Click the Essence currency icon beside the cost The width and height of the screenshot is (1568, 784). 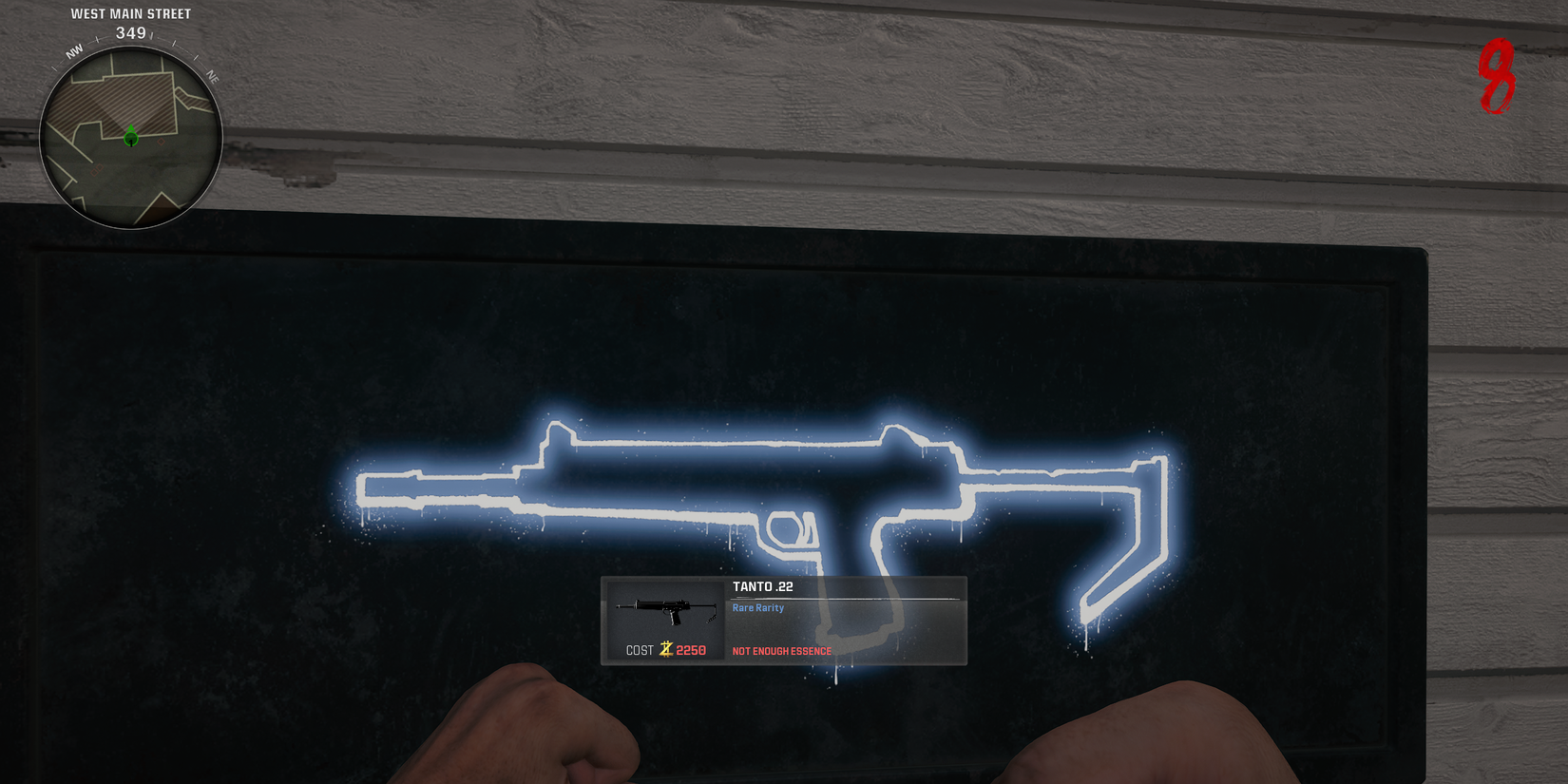click(665, 650)
